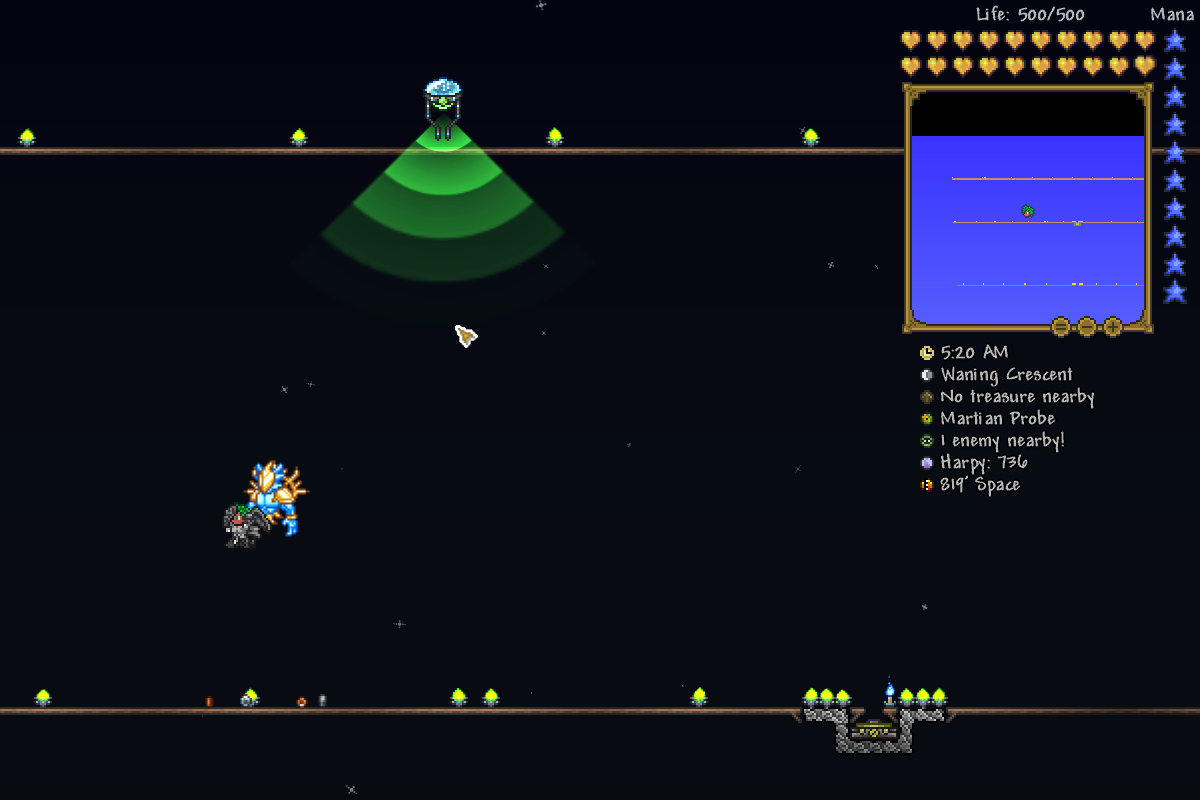Click the Waning Crescent moon phase icon
This screenshot has height=800, width=1200.
click(927, 375)
